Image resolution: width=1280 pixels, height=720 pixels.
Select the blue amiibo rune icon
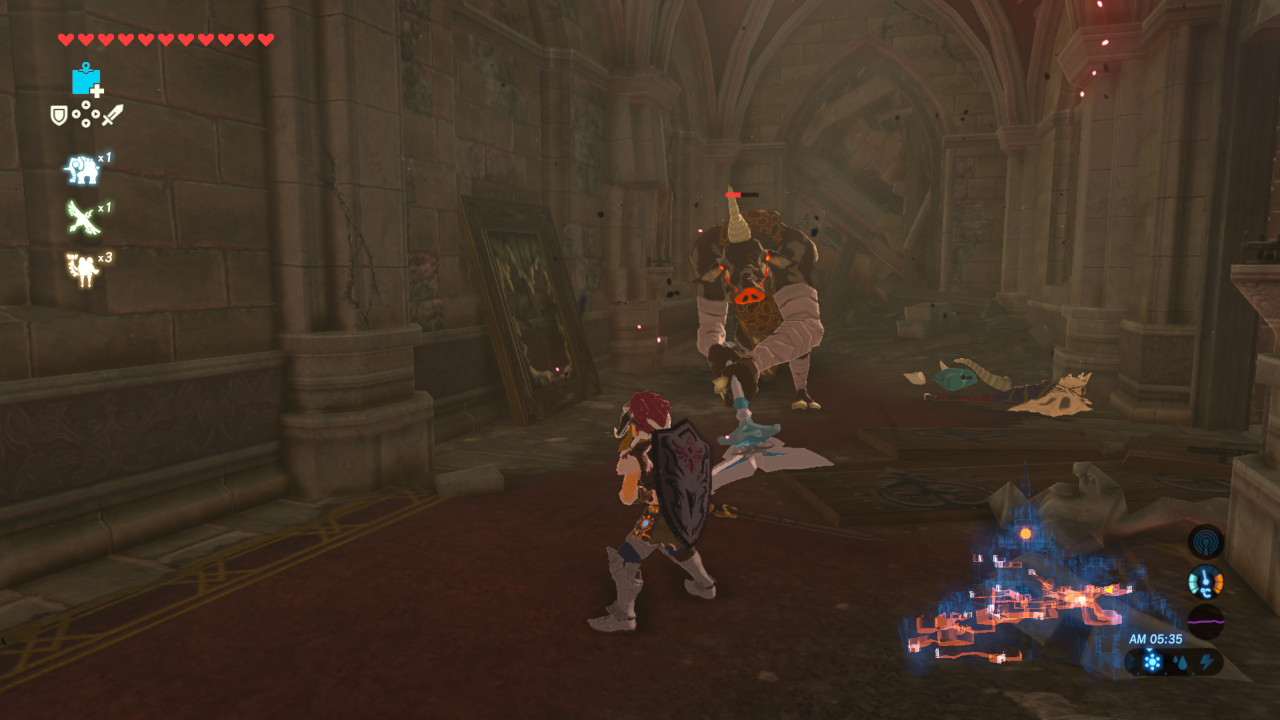point(87,79)
